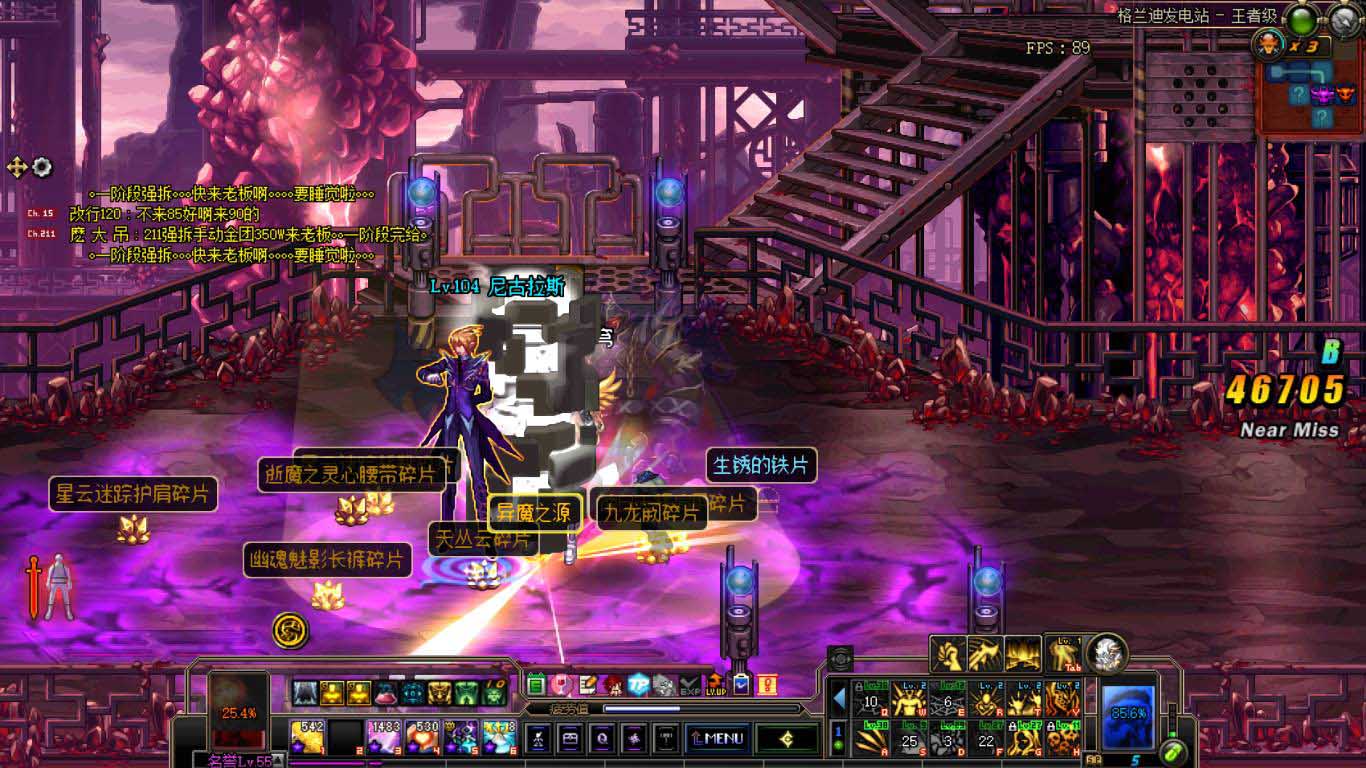The height and width of the screenshot is (768, 1366).
Task: Activate the H key skulls skill
Action: [x=1062, y=740]
